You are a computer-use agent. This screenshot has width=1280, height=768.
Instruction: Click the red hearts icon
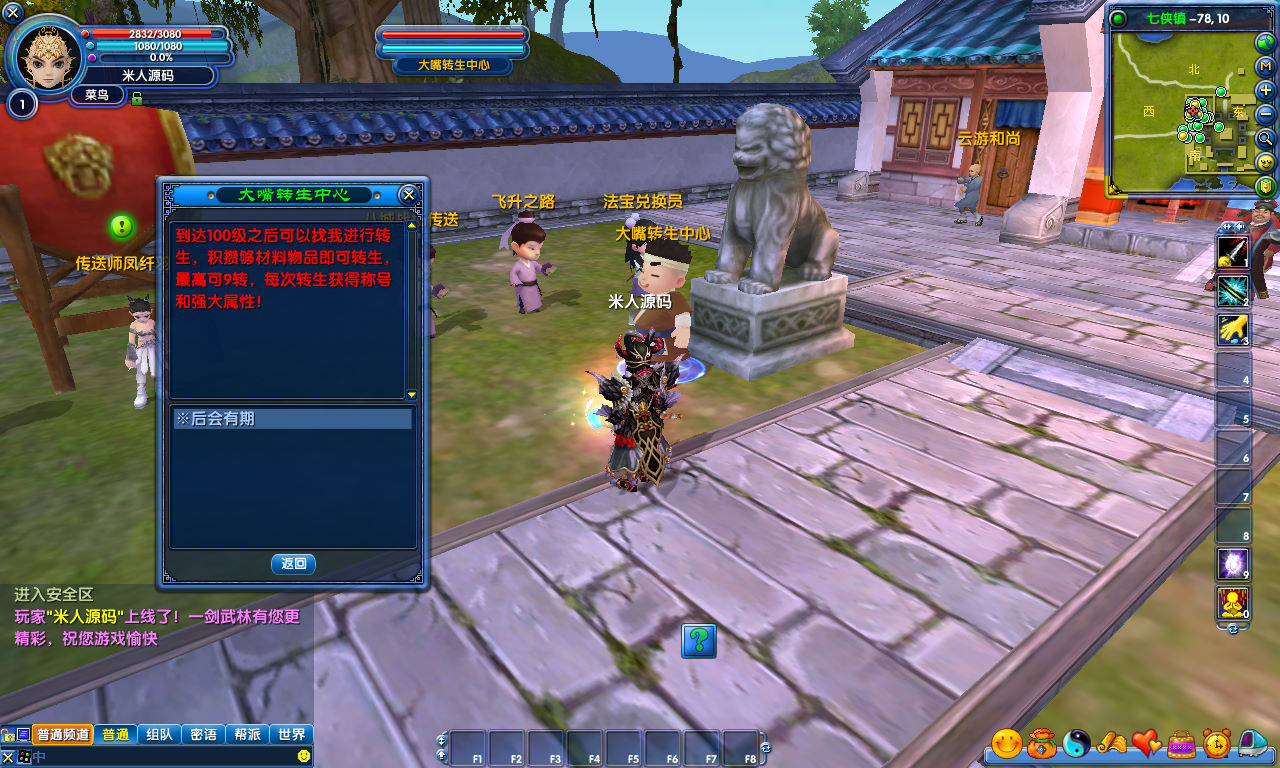1146,743
